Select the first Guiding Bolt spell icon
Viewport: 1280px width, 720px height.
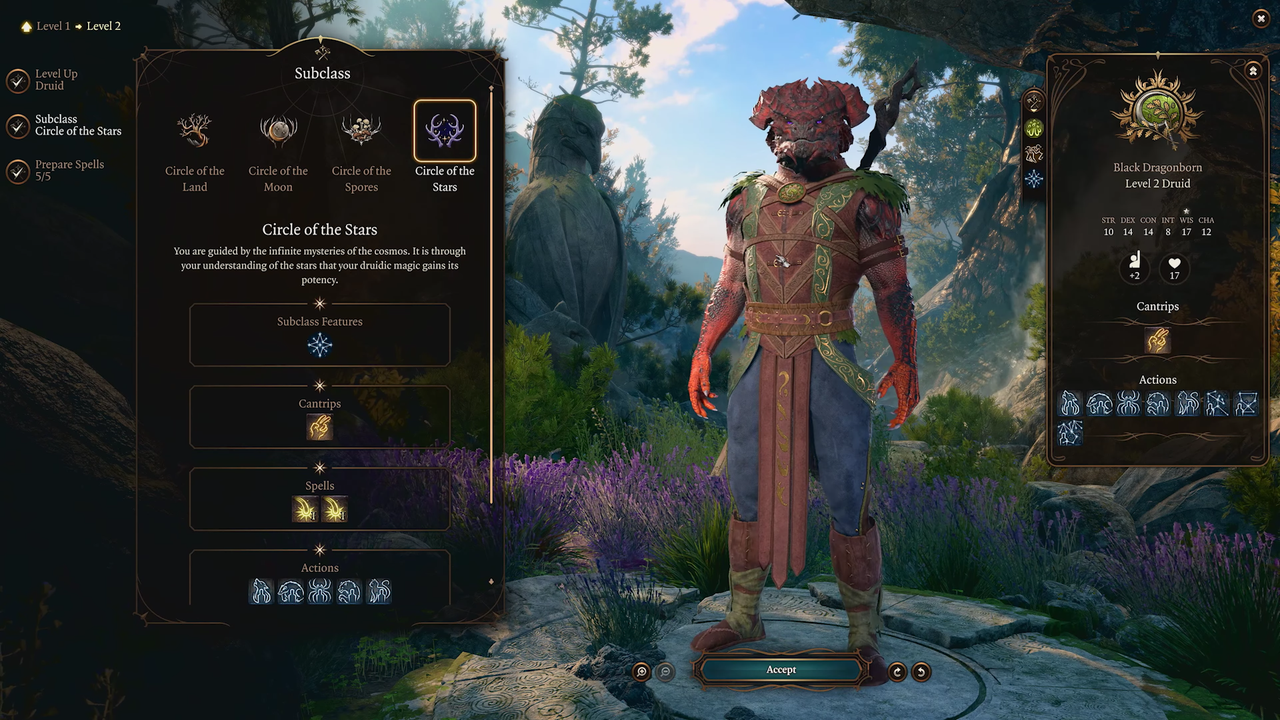(x=305, y=510)
